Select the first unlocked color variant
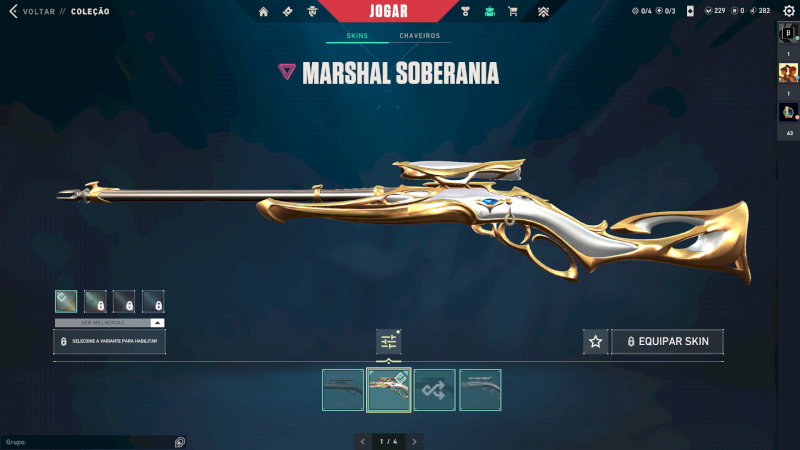This screenshot has width=800, height=450. coord(67,301)
